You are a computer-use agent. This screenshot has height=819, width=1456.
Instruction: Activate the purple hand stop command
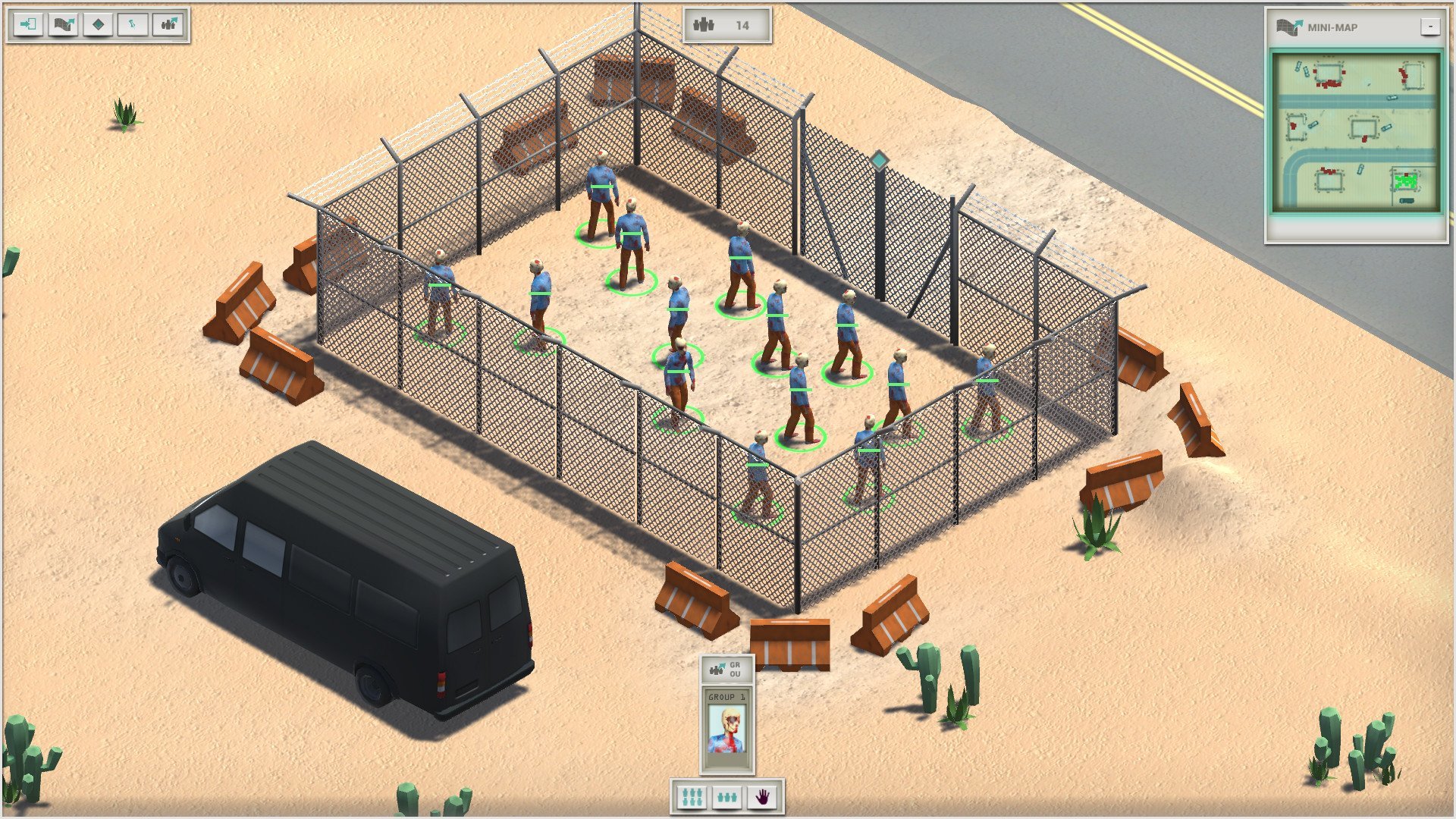(762, 797)
